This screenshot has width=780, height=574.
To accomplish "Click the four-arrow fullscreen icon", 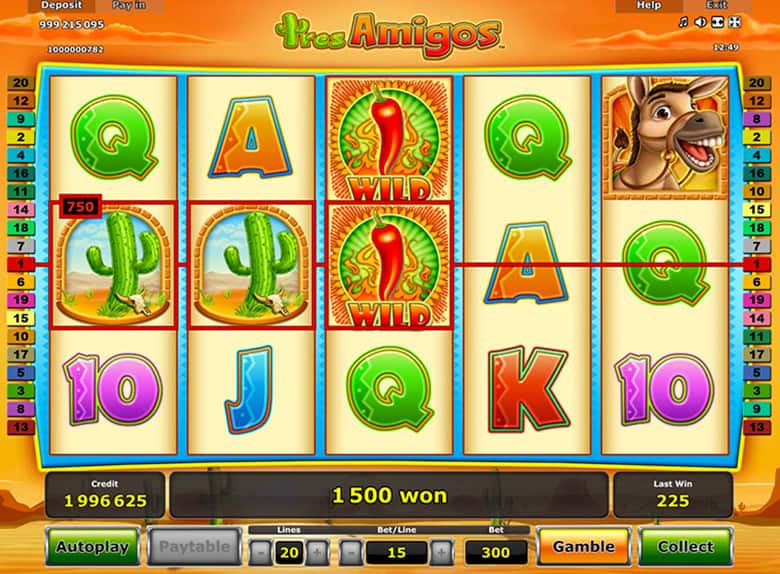I will (x=735, y=22).
